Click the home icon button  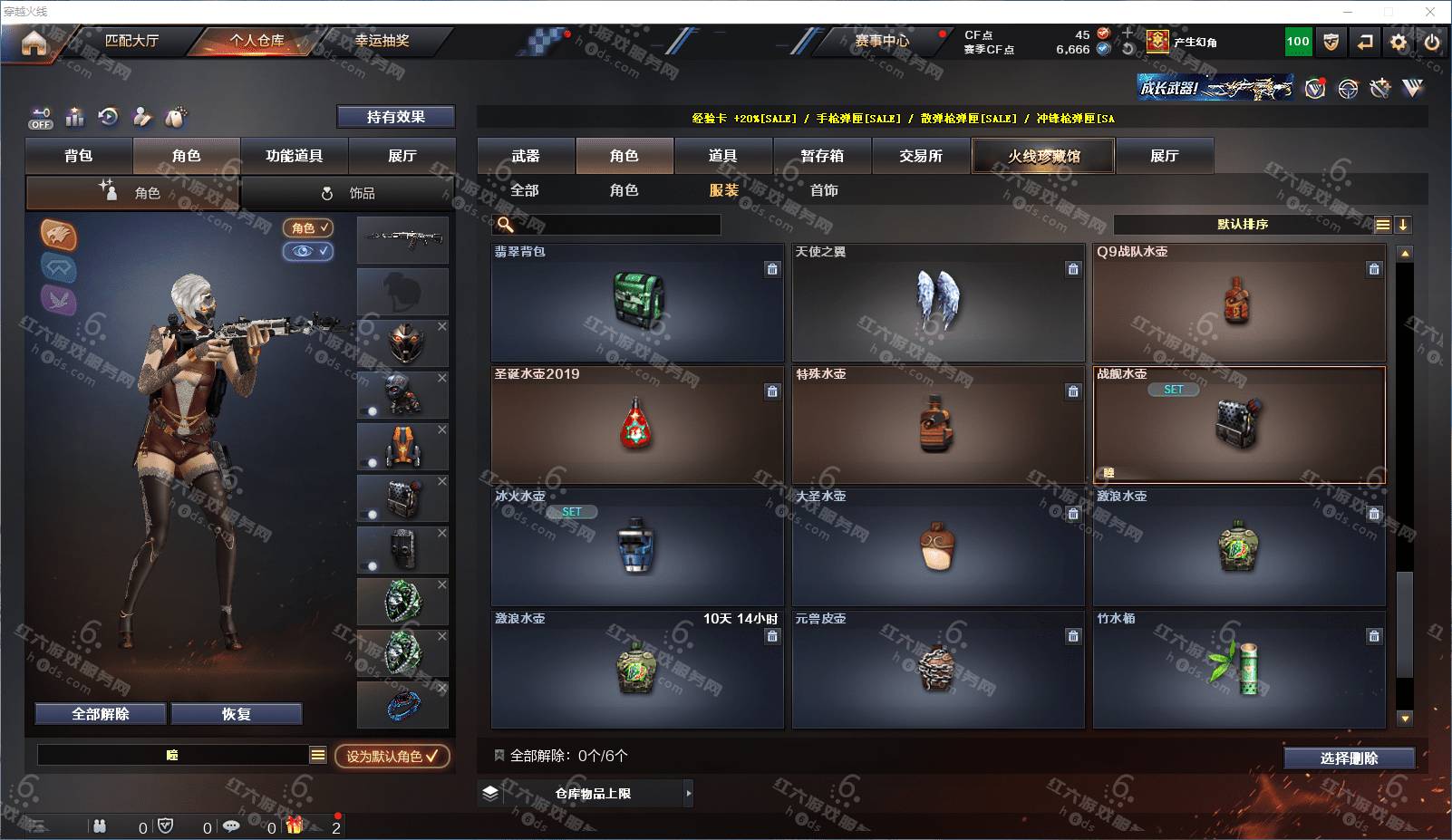(34, 42)
